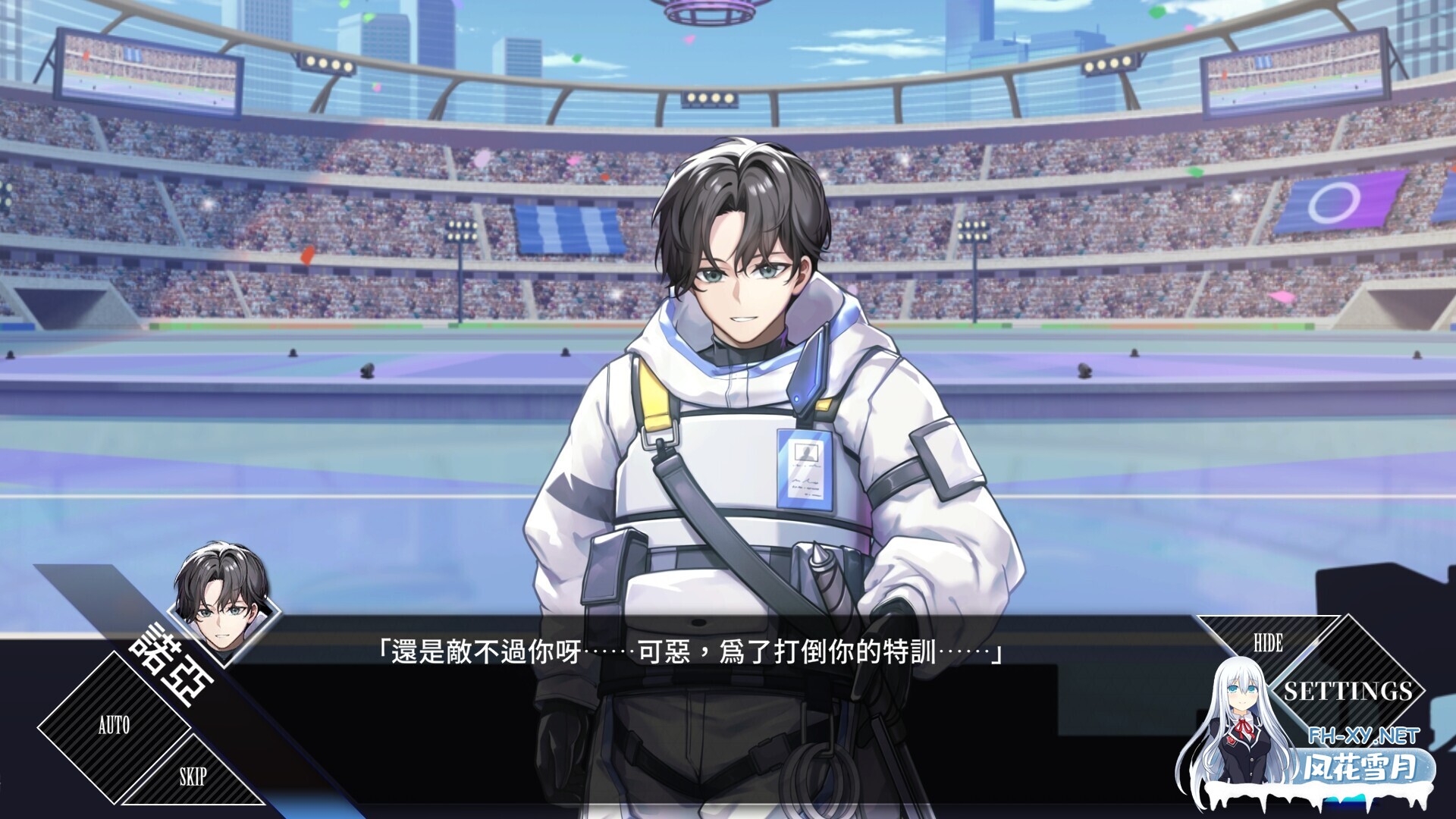1456x819 pixels.
Task: Click the 諾亞 name plate
Action: tap(173, 667)
